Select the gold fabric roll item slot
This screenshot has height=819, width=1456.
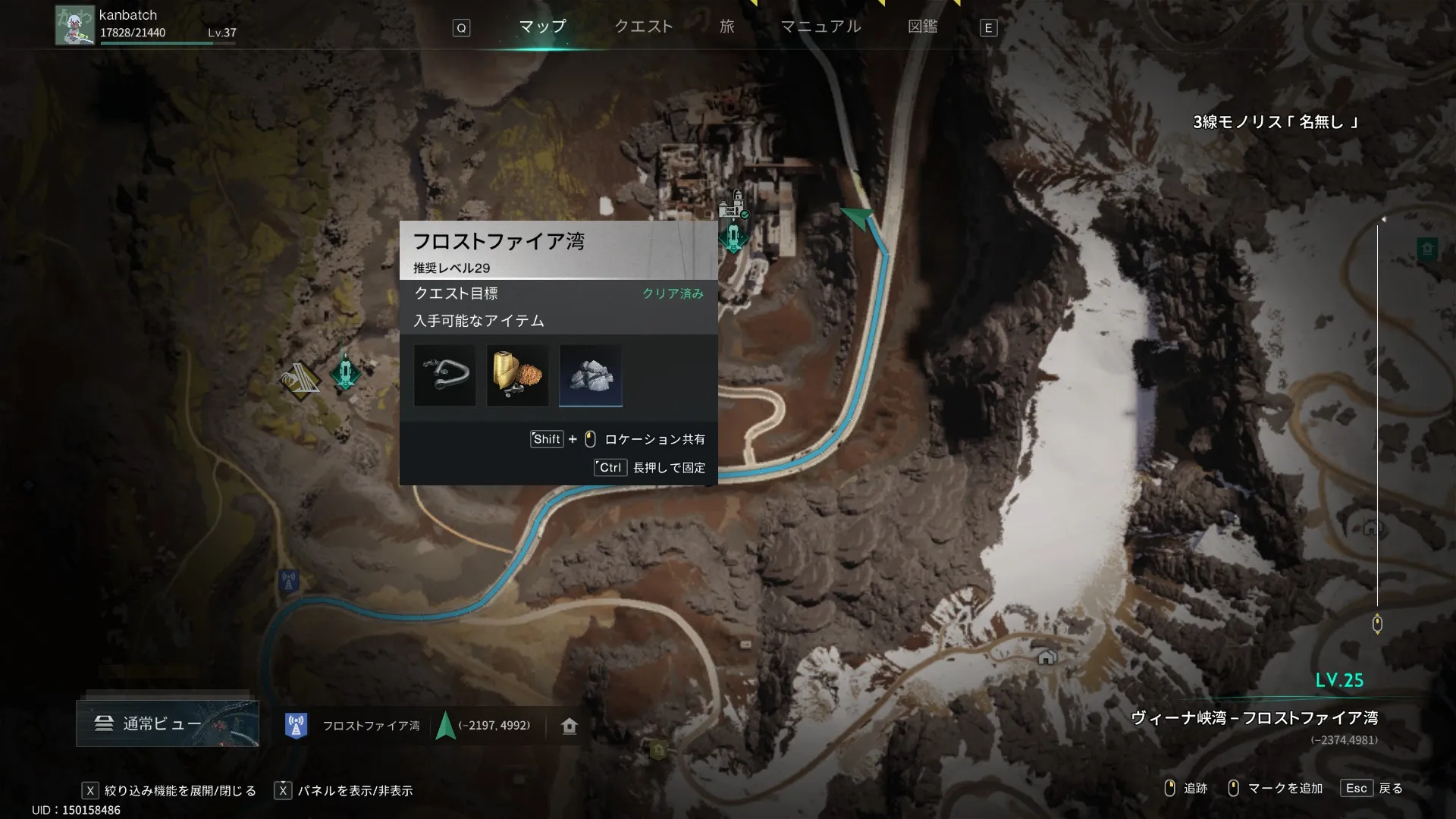[517, 375]
